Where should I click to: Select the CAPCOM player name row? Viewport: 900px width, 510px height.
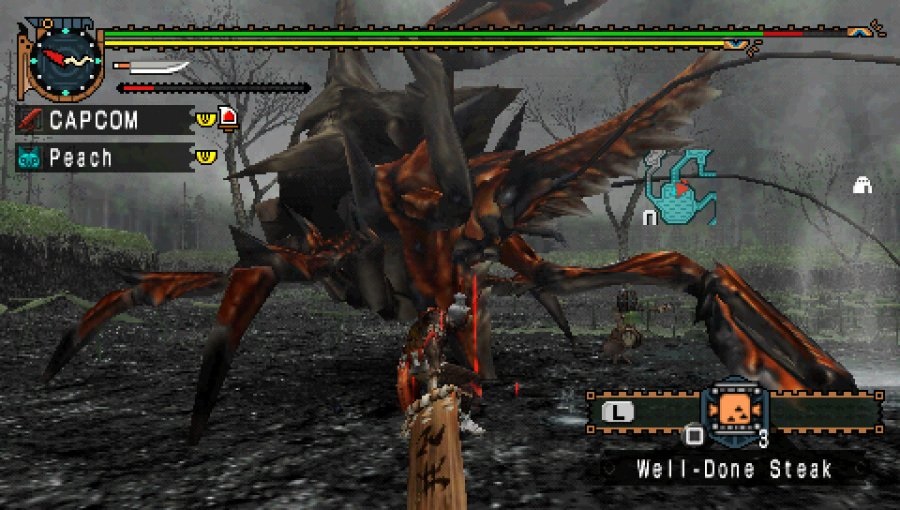[104, 120]
